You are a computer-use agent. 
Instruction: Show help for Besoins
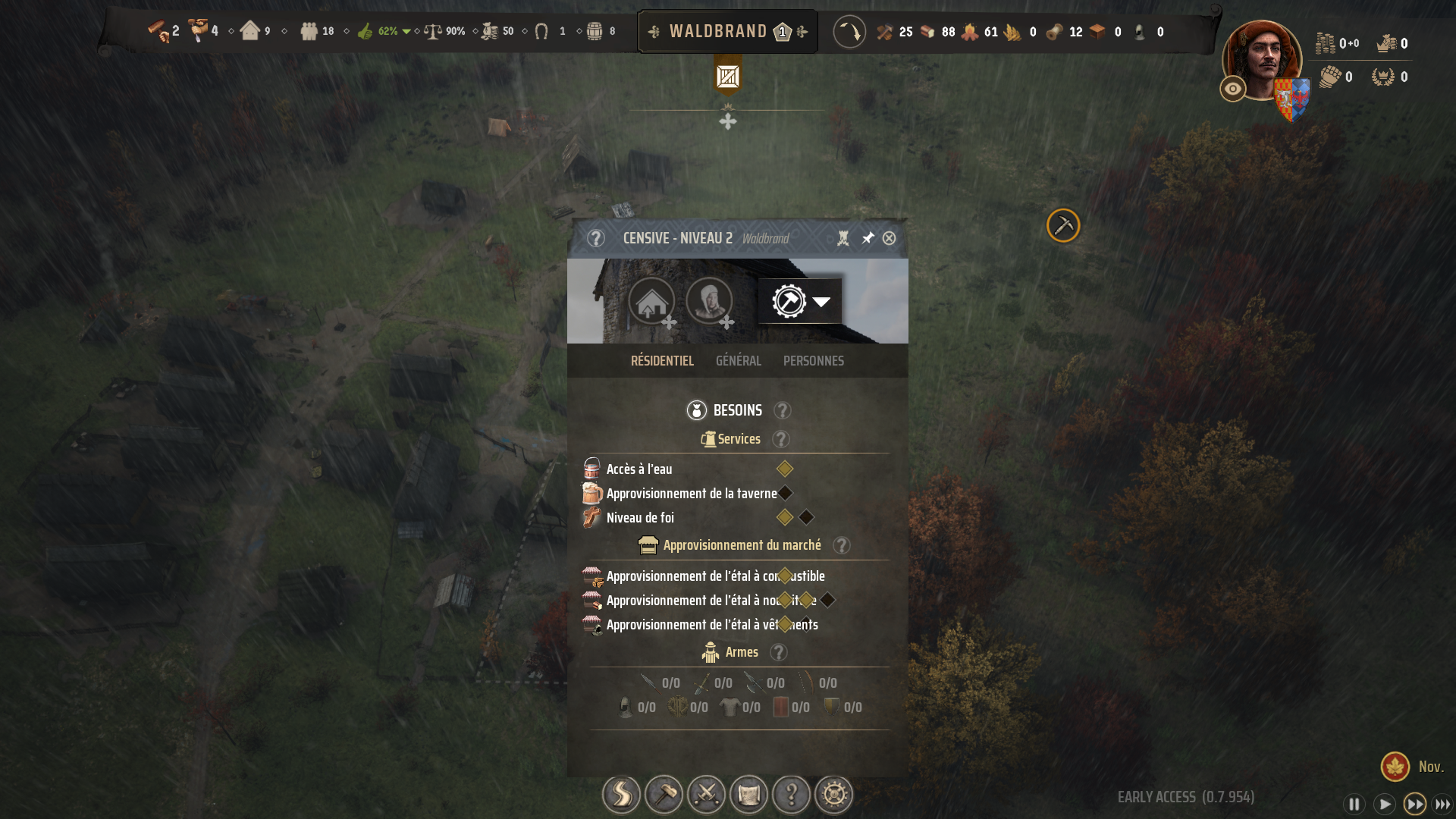[x=782, y=410]
